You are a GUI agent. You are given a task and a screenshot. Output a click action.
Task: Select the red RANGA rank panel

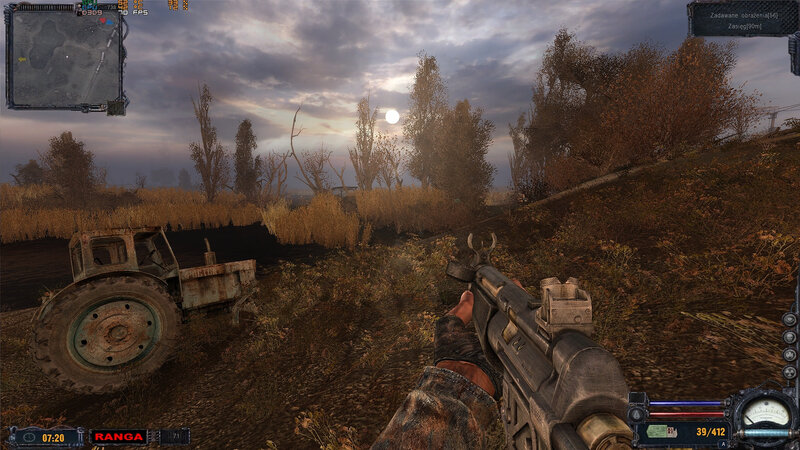[x=118, y=436]
